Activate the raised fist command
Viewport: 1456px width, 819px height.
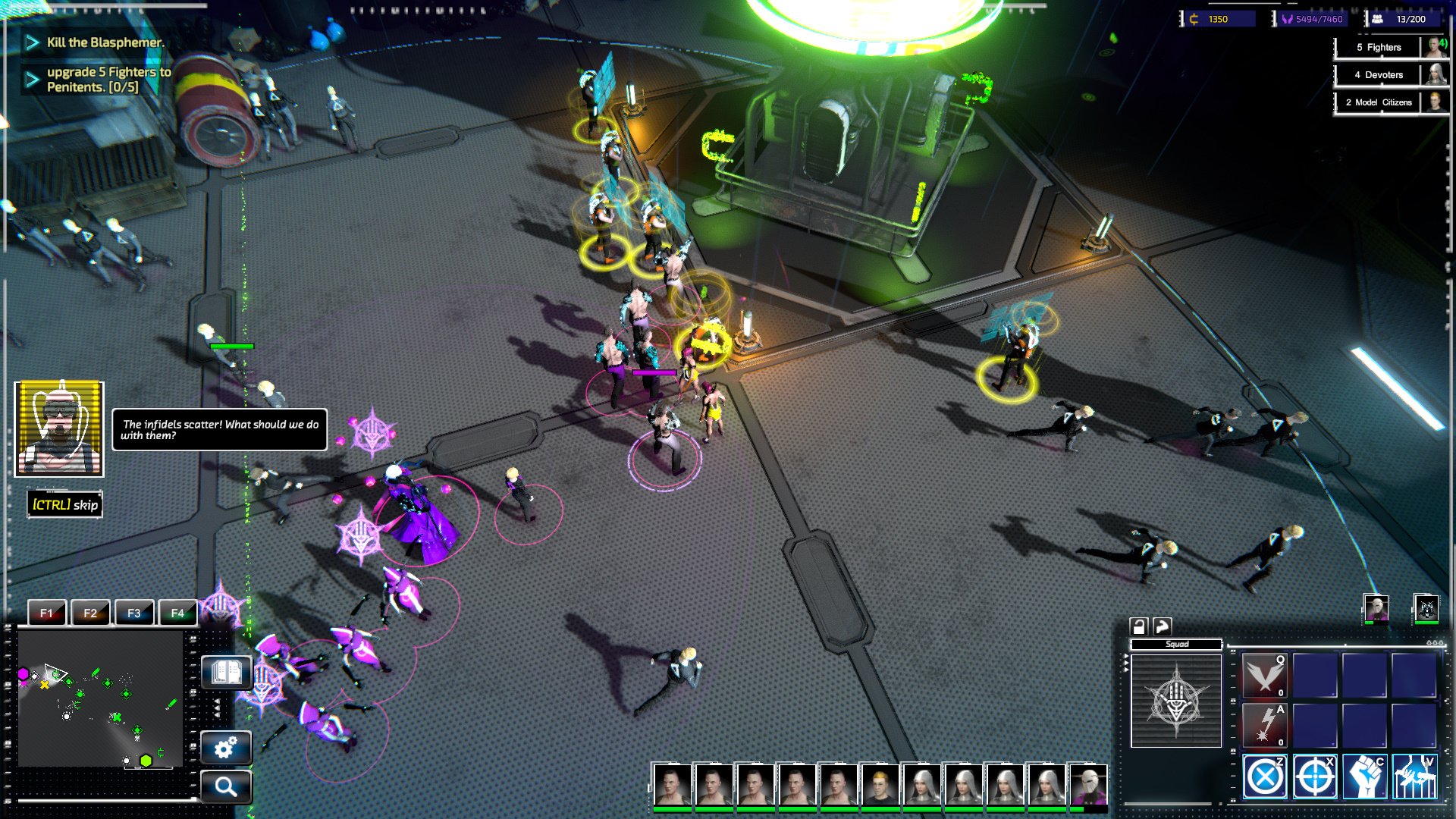[1365, 777]
